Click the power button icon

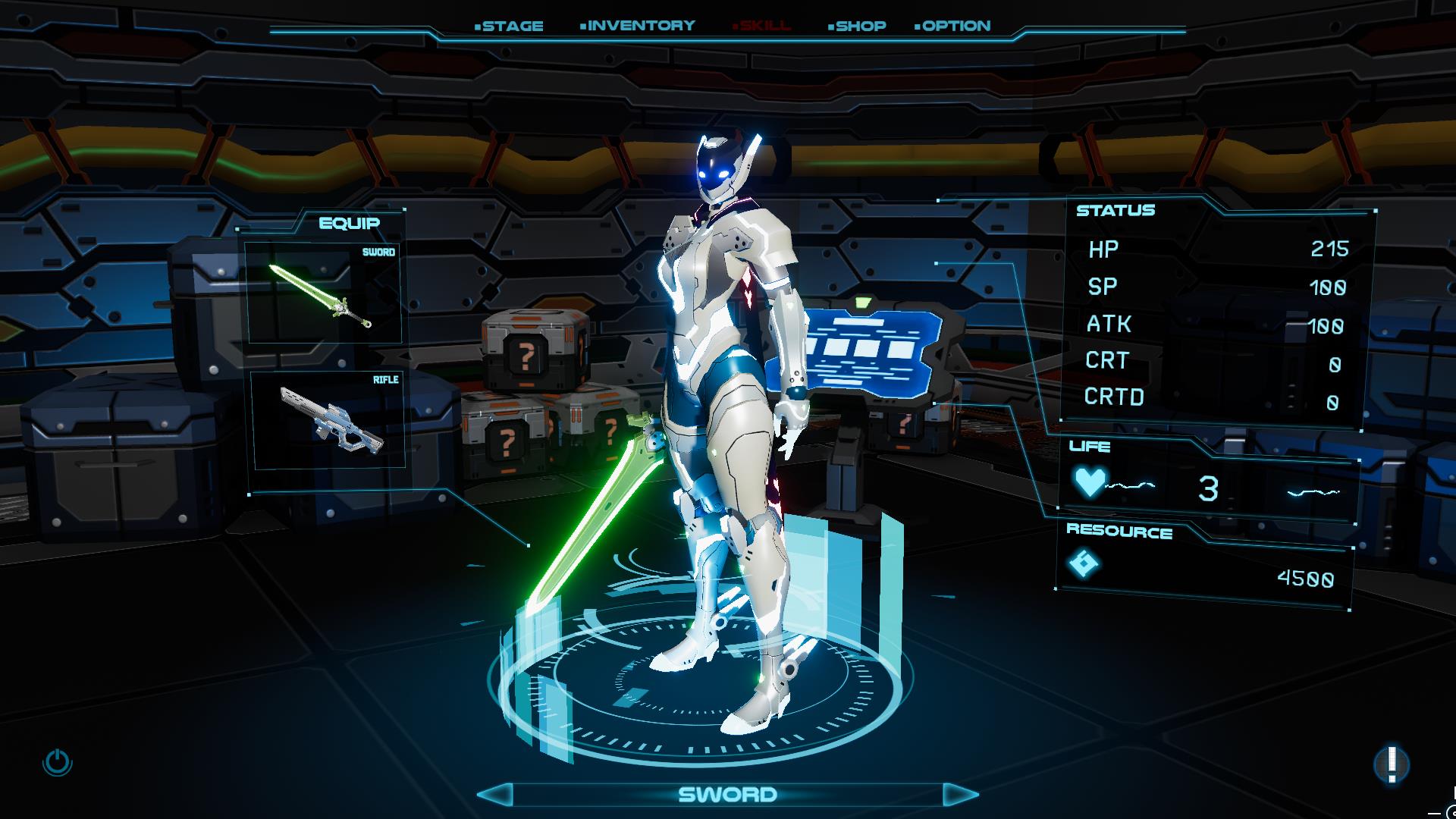coord(58,762)
